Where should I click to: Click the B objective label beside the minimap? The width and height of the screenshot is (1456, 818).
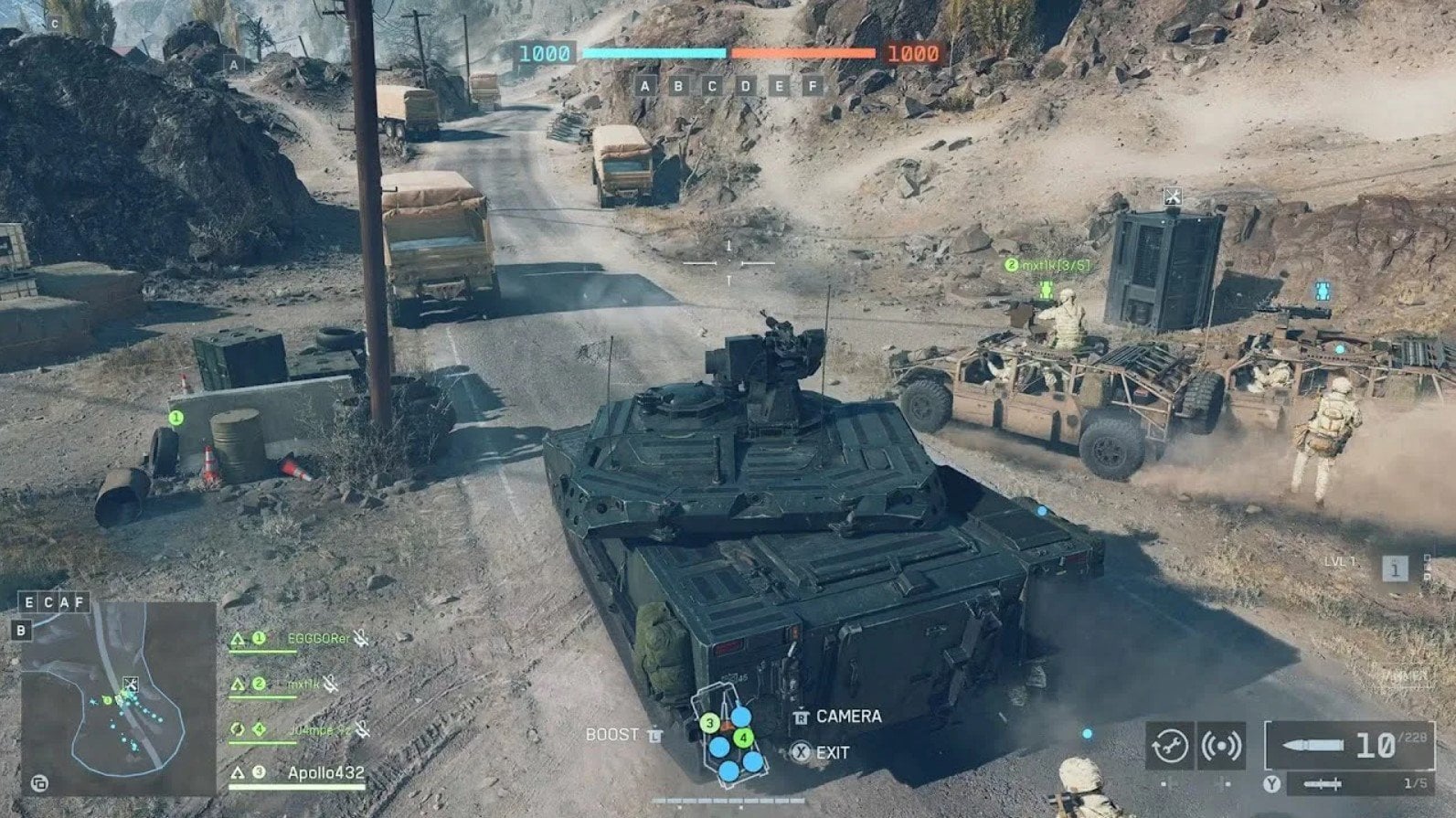[22, 630]
